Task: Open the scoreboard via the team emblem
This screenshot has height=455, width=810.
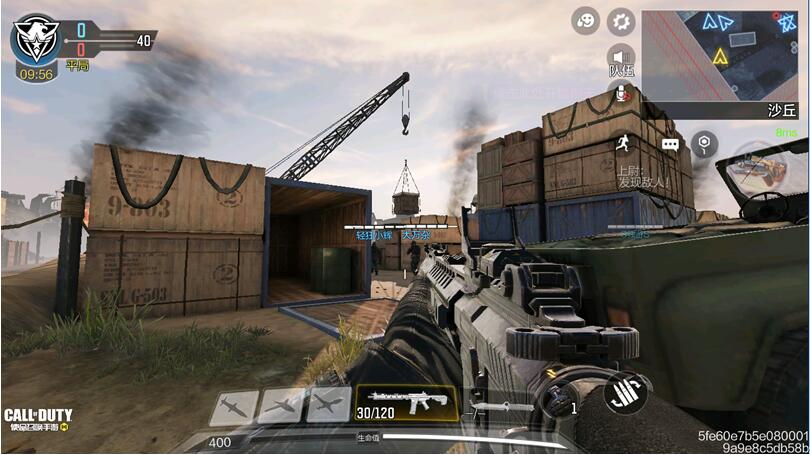Action: [x=37, y=40]
